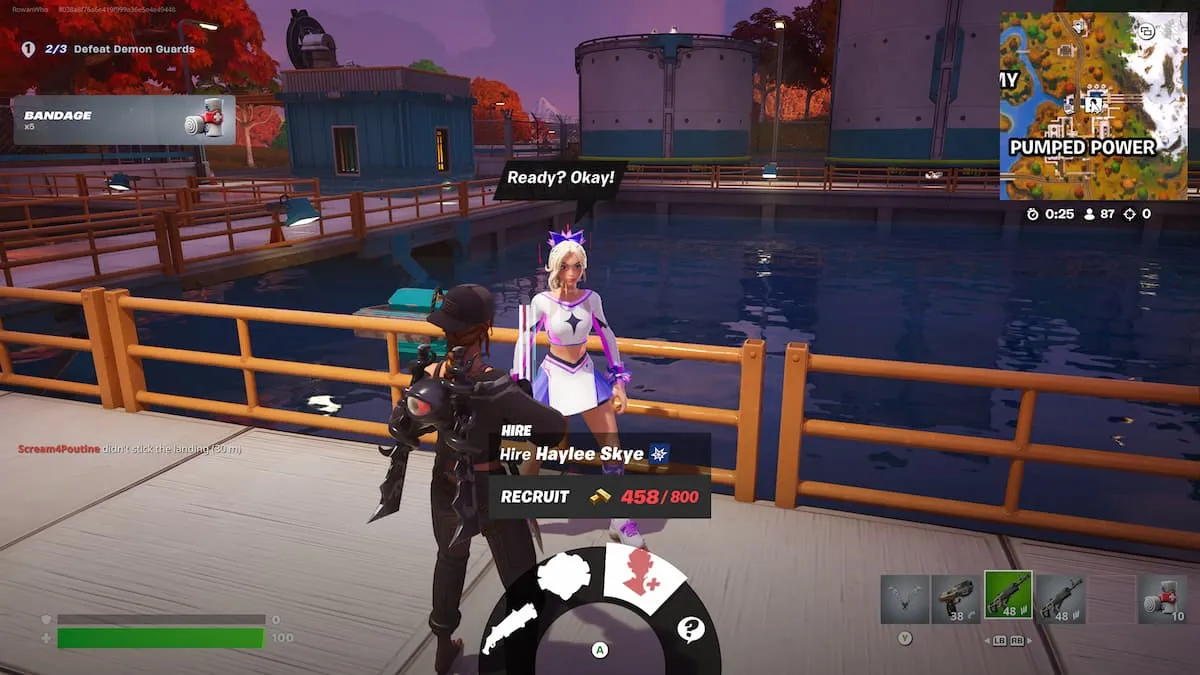Switch to the grey assault rifle slot
The width and height of the screenshot is (1200, 675).
point(1060,599)
